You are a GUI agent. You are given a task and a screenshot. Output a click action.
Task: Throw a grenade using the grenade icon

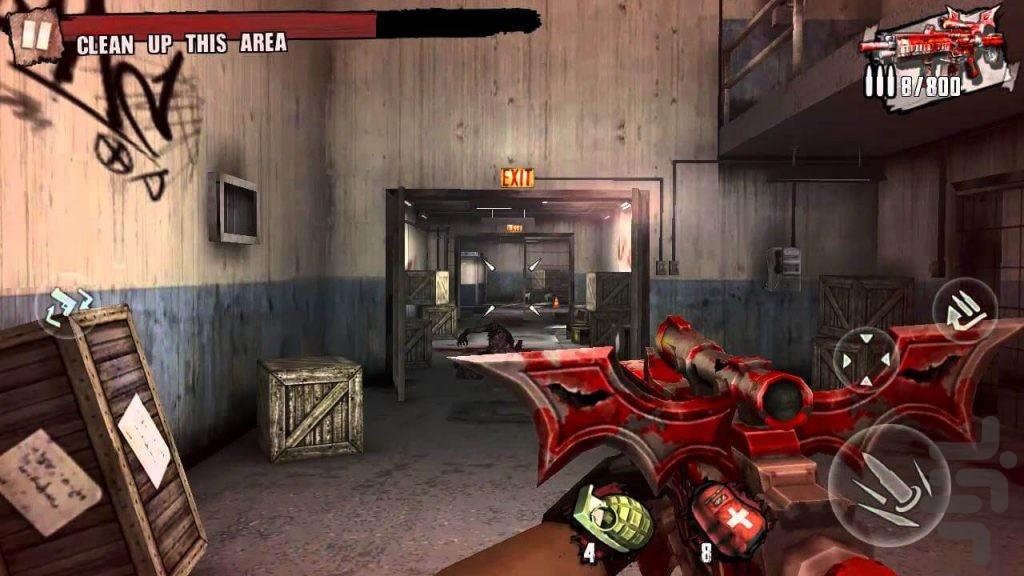(x=612, y=517)
